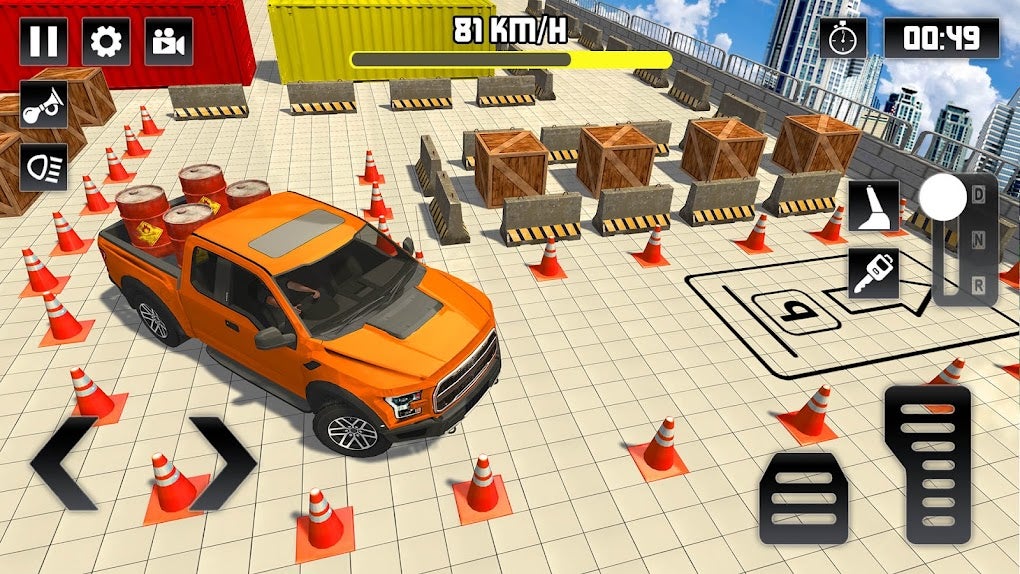
Task: Tap the accelerator pedal
Action: (x=927, y=465)
